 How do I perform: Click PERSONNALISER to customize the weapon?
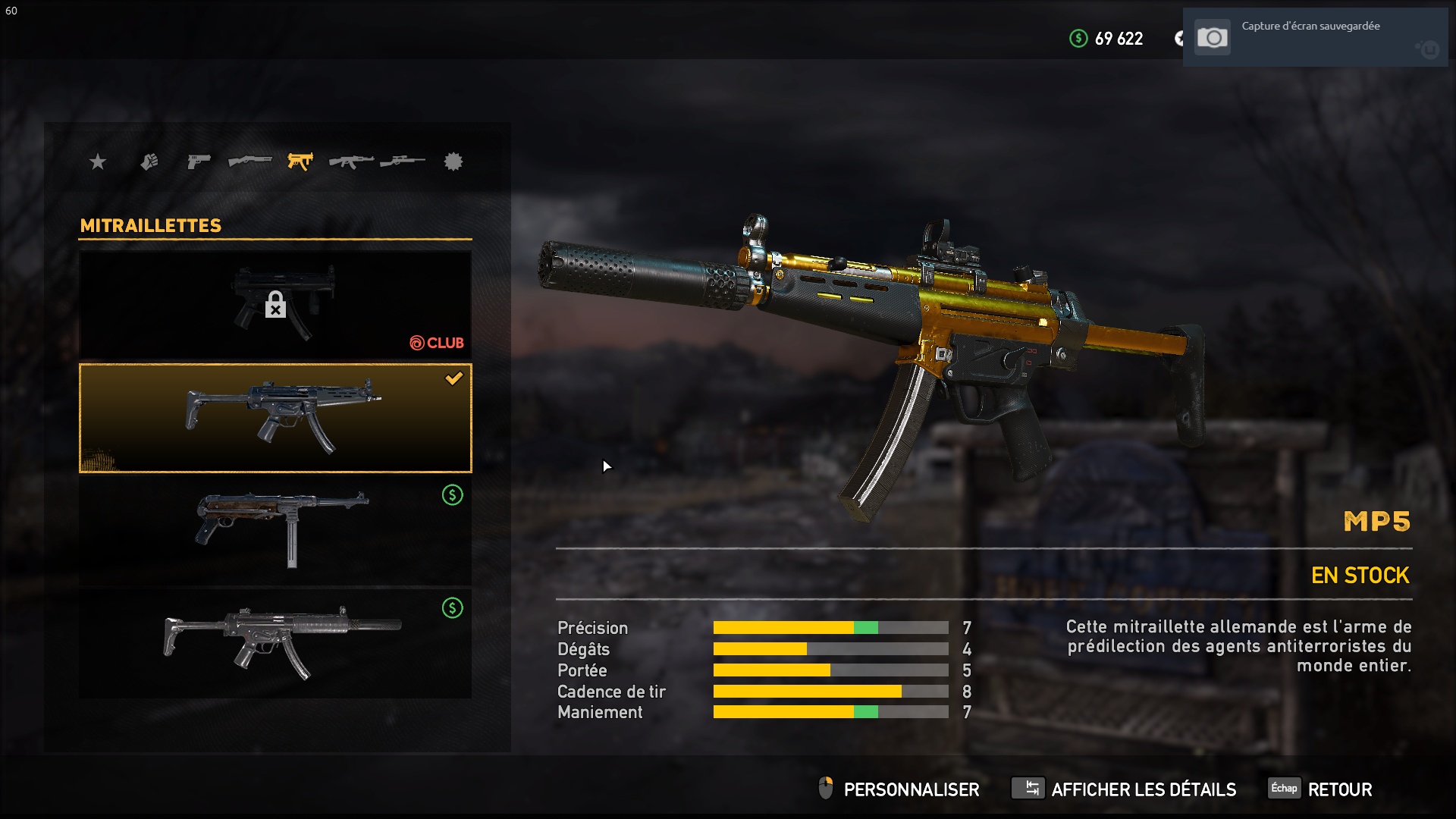click(x=899, y=789)
